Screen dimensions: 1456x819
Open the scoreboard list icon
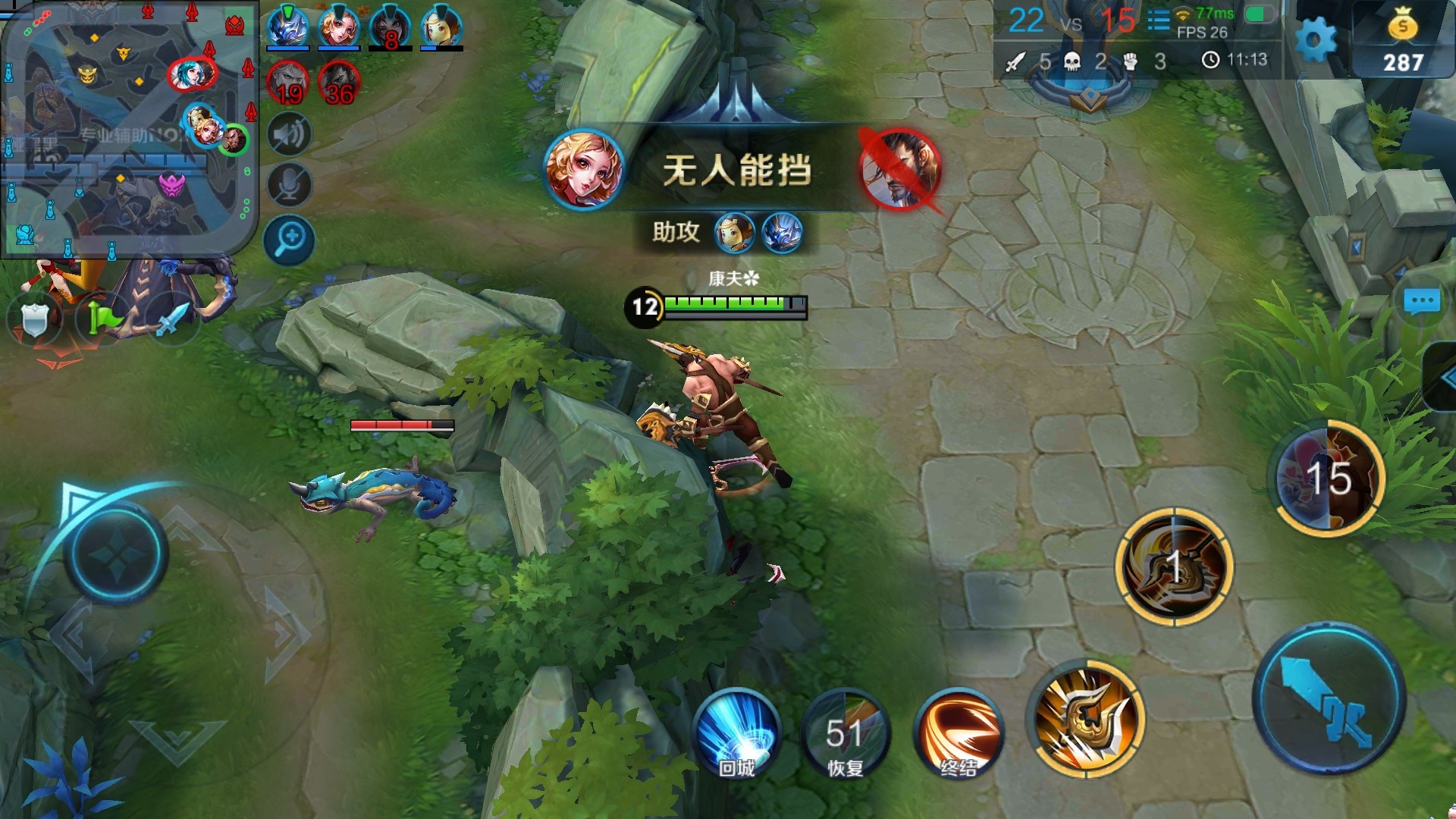(x=1158, y=20)
